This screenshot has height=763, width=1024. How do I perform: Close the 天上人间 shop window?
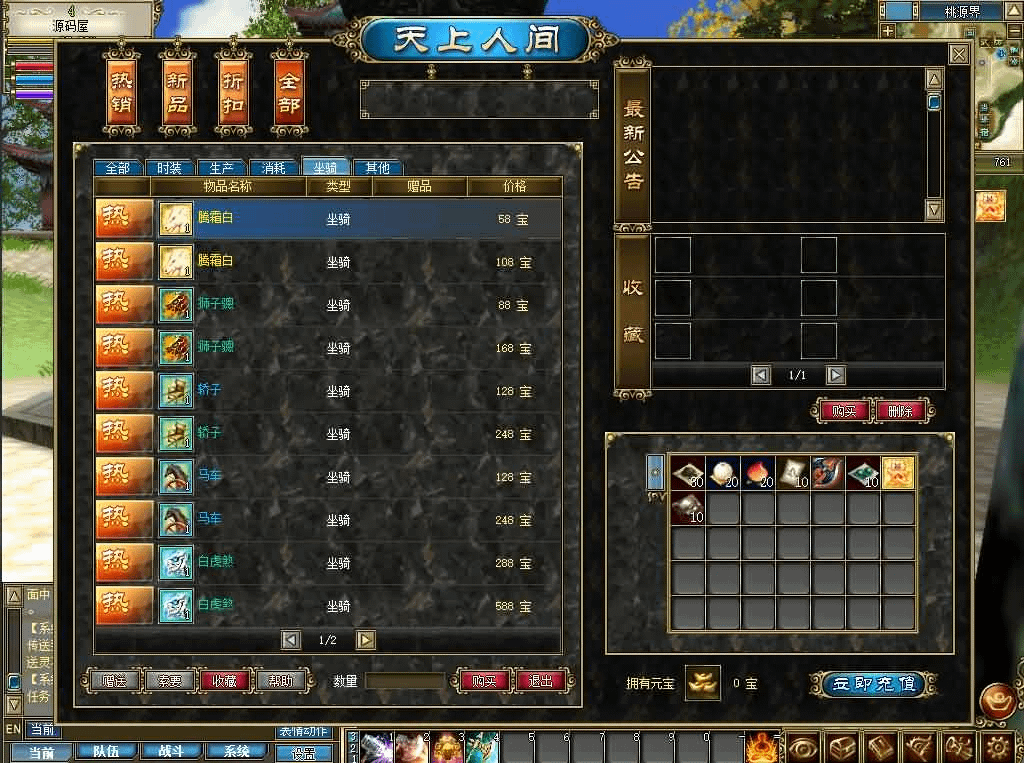point(958,55)
